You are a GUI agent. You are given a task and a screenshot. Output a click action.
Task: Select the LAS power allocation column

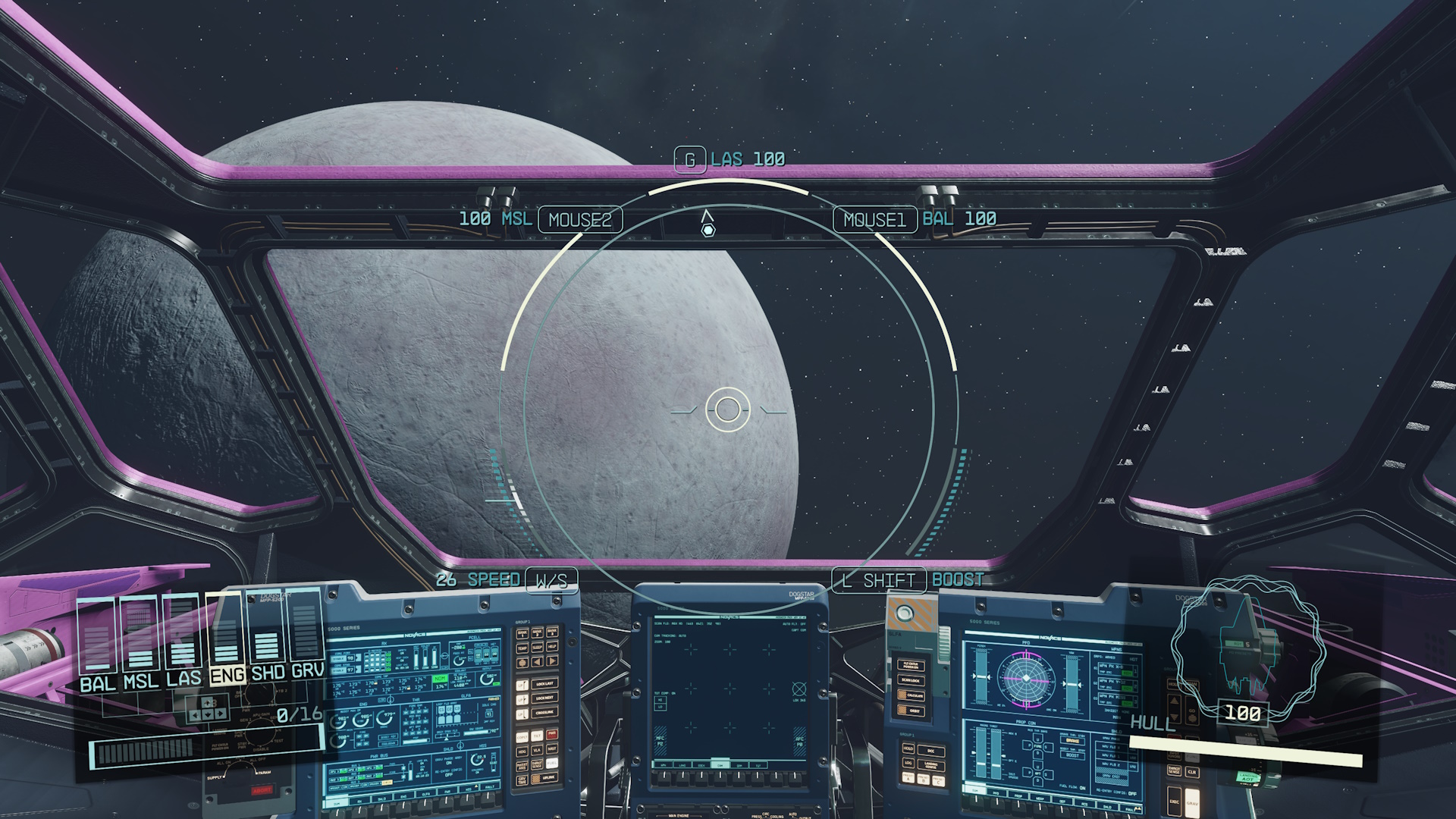point(182,635)
